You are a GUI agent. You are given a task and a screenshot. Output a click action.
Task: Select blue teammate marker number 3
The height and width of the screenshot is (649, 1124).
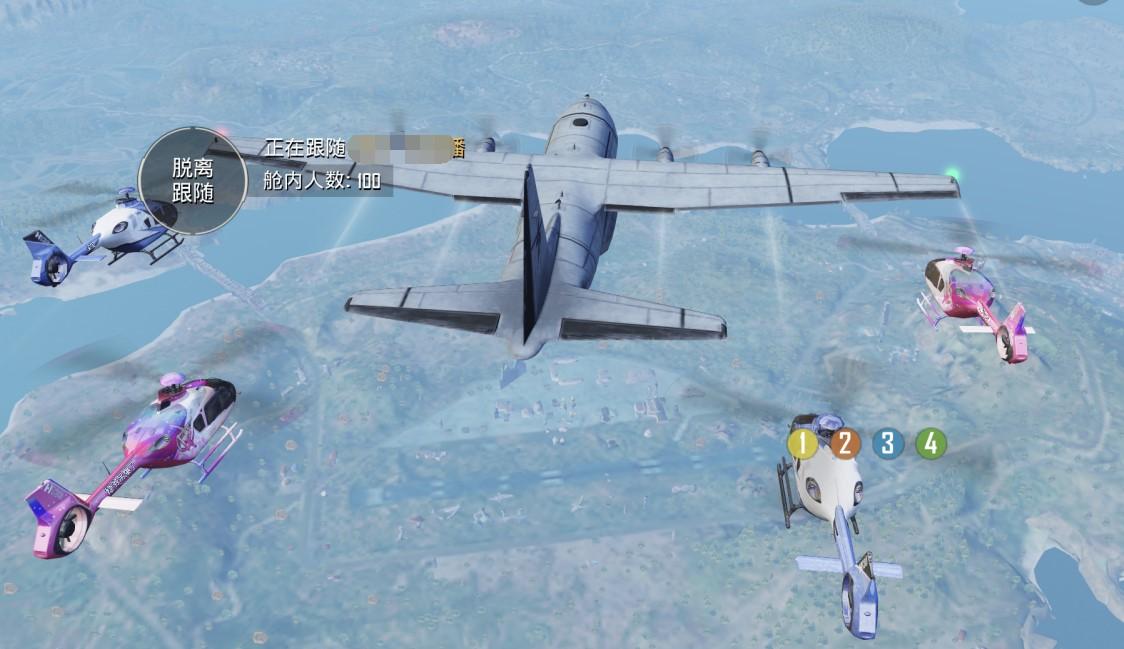click(887, 443)
